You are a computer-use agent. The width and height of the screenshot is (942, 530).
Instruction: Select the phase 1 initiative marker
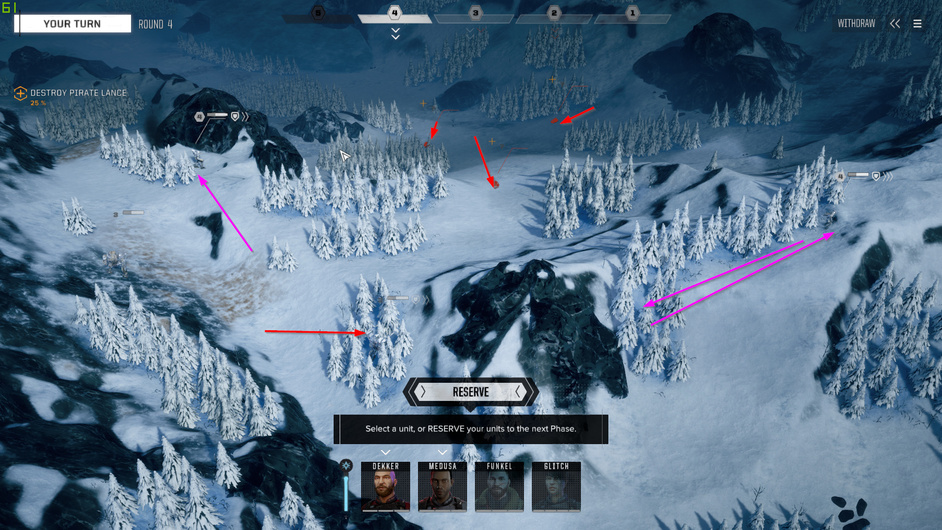coord(632,14)
